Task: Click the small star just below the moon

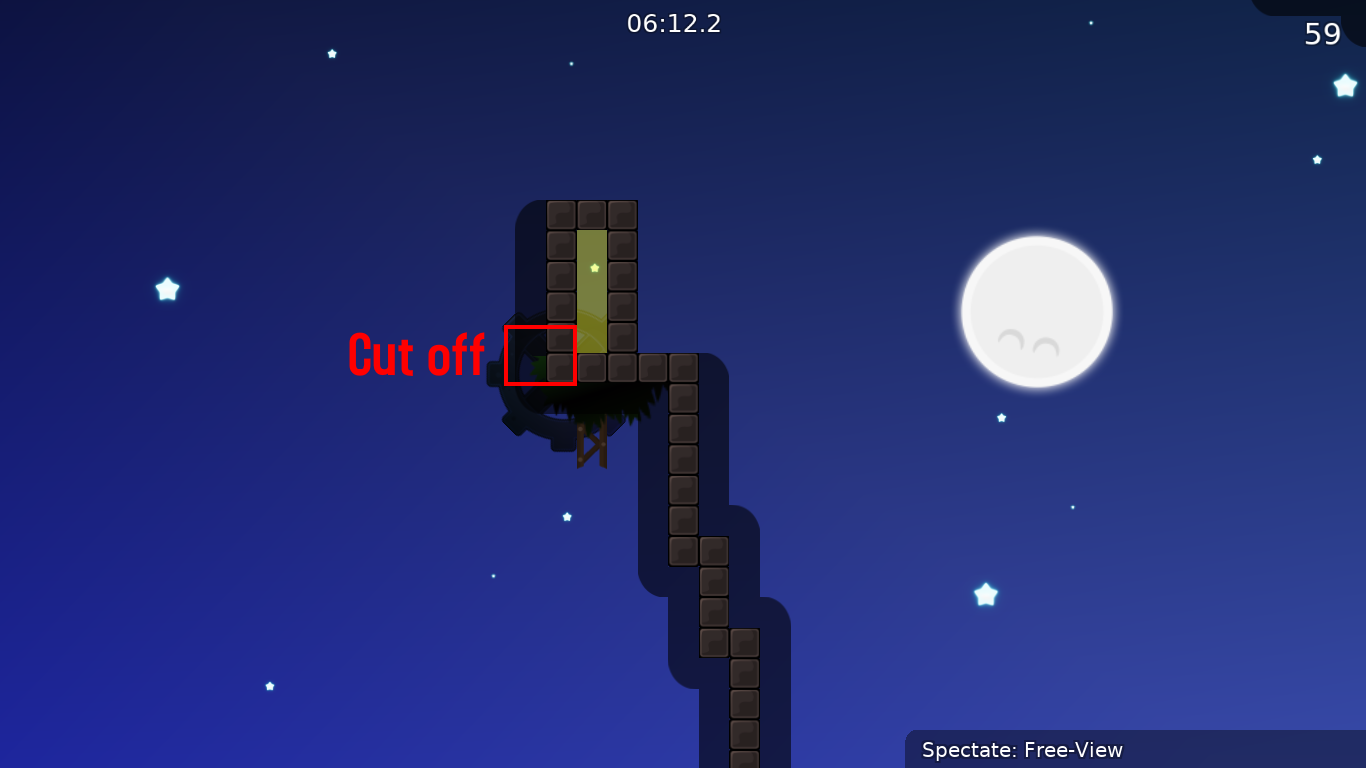Action: pyautogui.click(x=1000, y=417)
